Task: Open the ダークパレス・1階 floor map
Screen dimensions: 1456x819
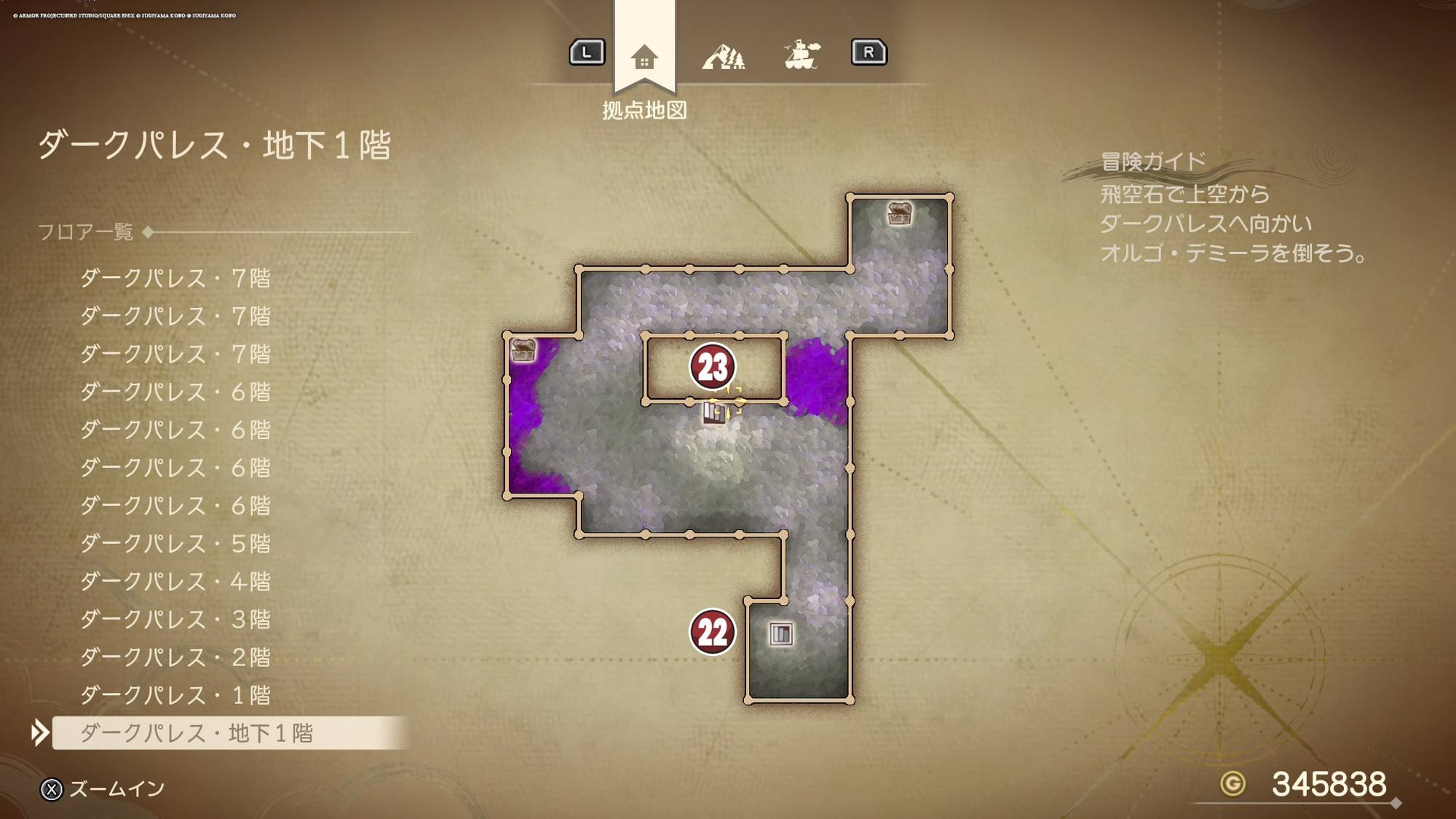Action: coord(175,695)
